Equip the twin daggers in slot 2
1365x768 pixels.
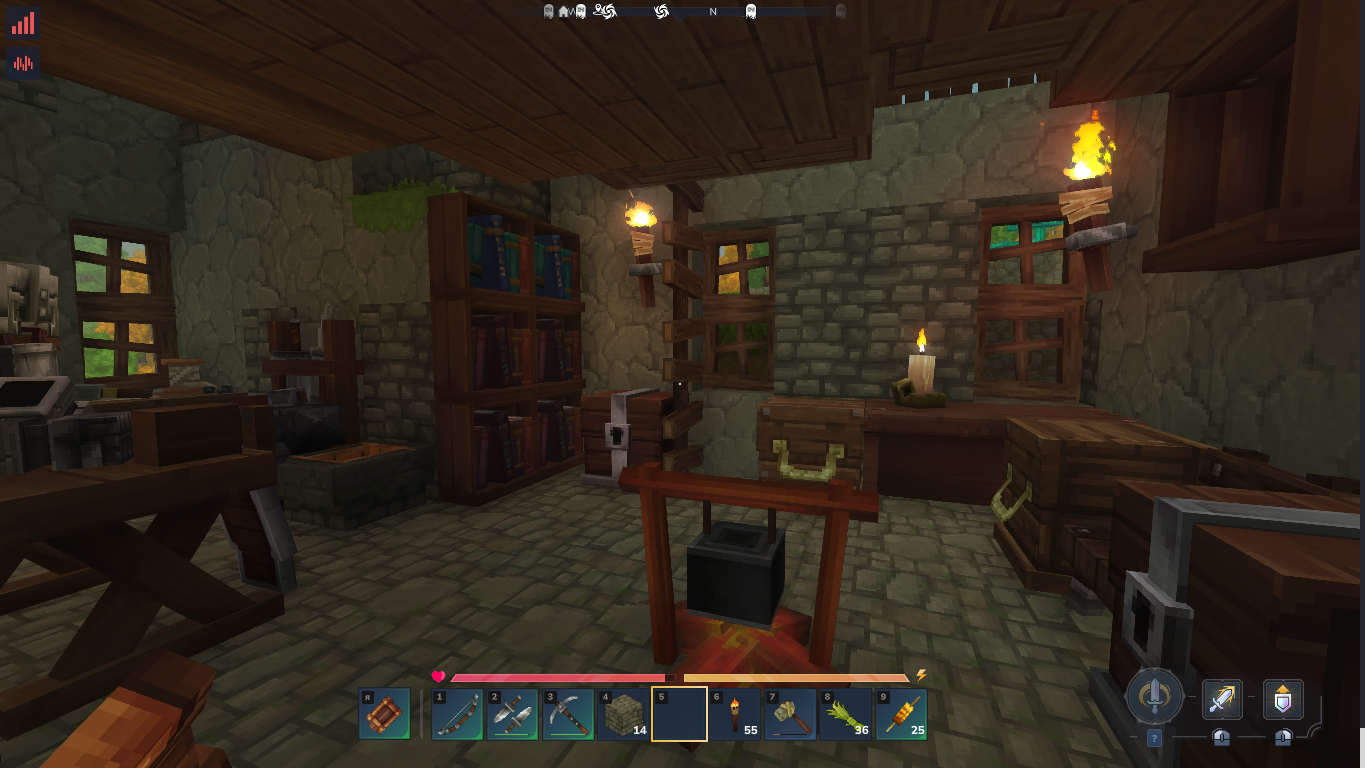pyautogui.click(x=513, y=714)
